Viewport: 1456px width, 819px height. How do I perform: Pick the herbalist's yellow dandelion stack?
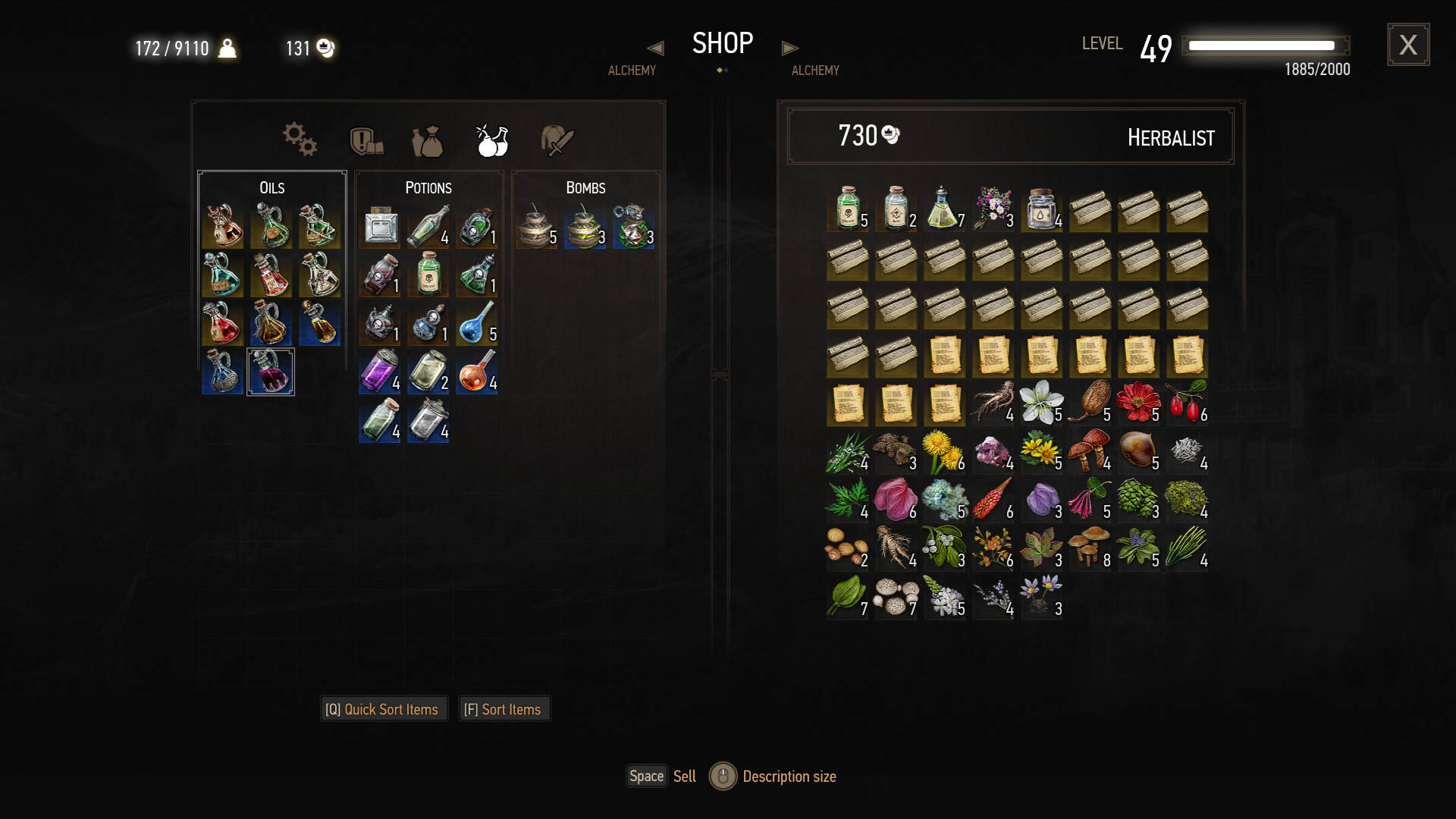943,450
